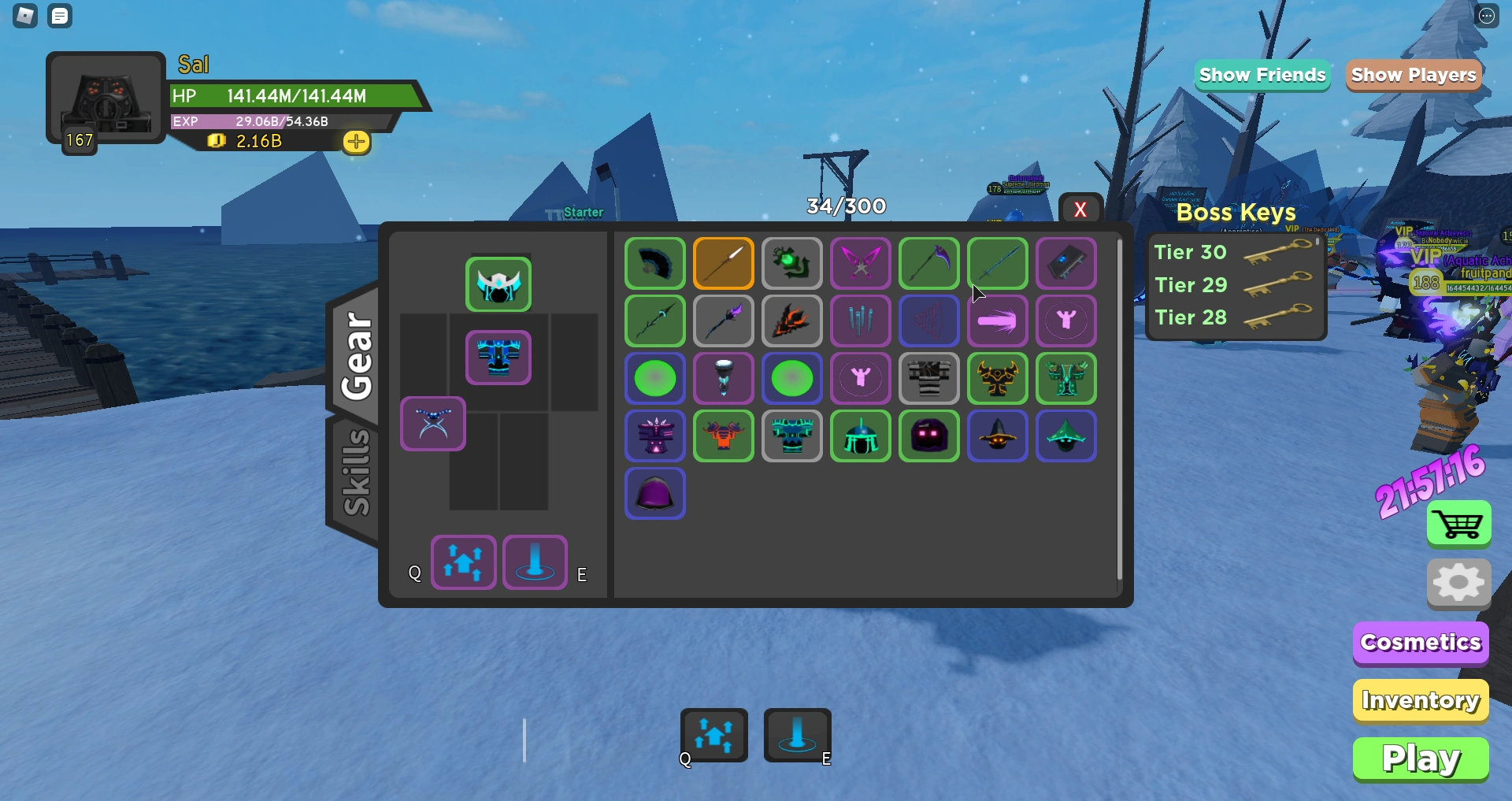The image size is (1512, 801).
Task: Open the Cosmetics menu
Action: (1420, 643)
